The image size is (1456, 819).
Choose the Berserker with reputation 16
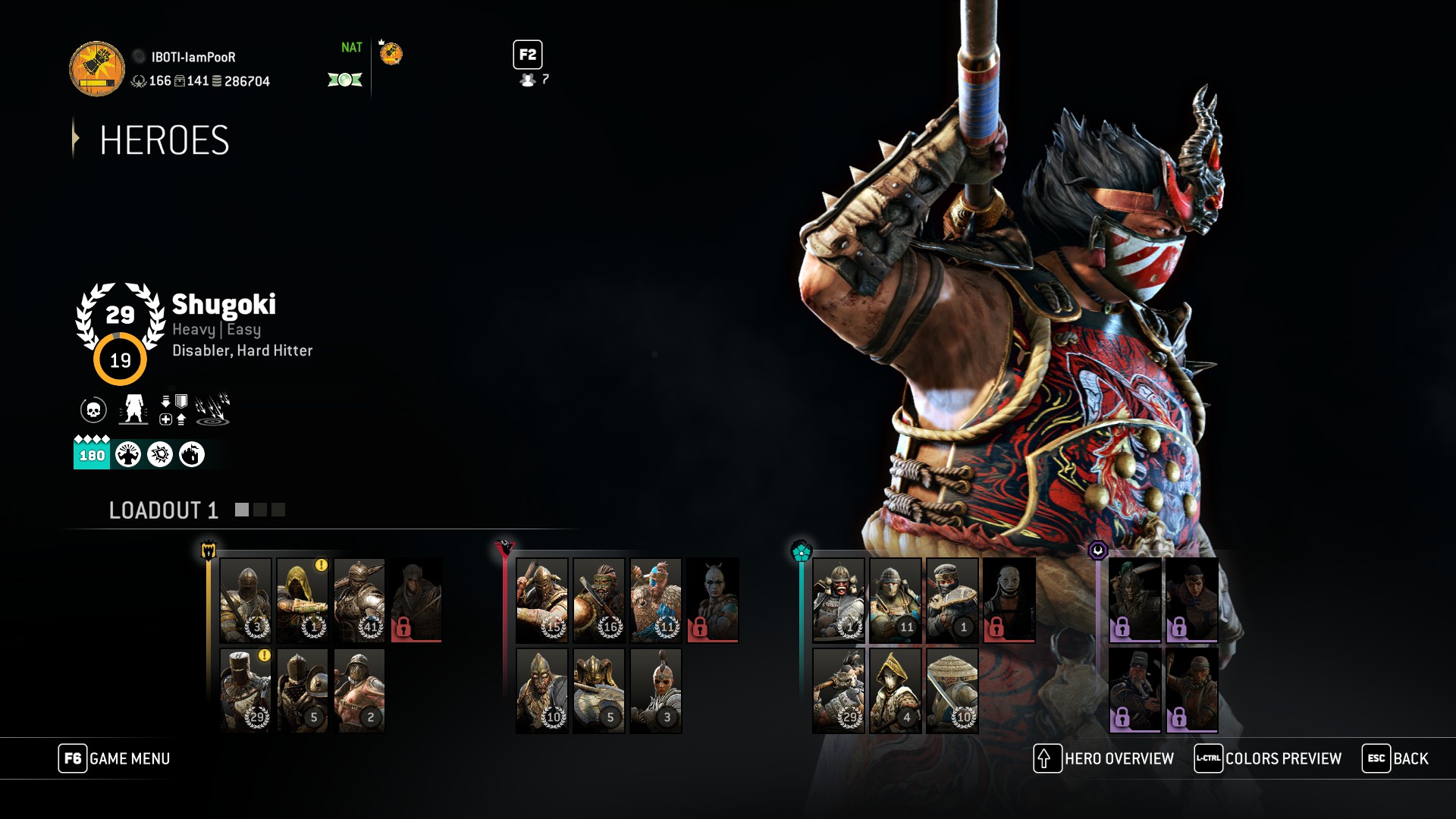click(598, 601)
